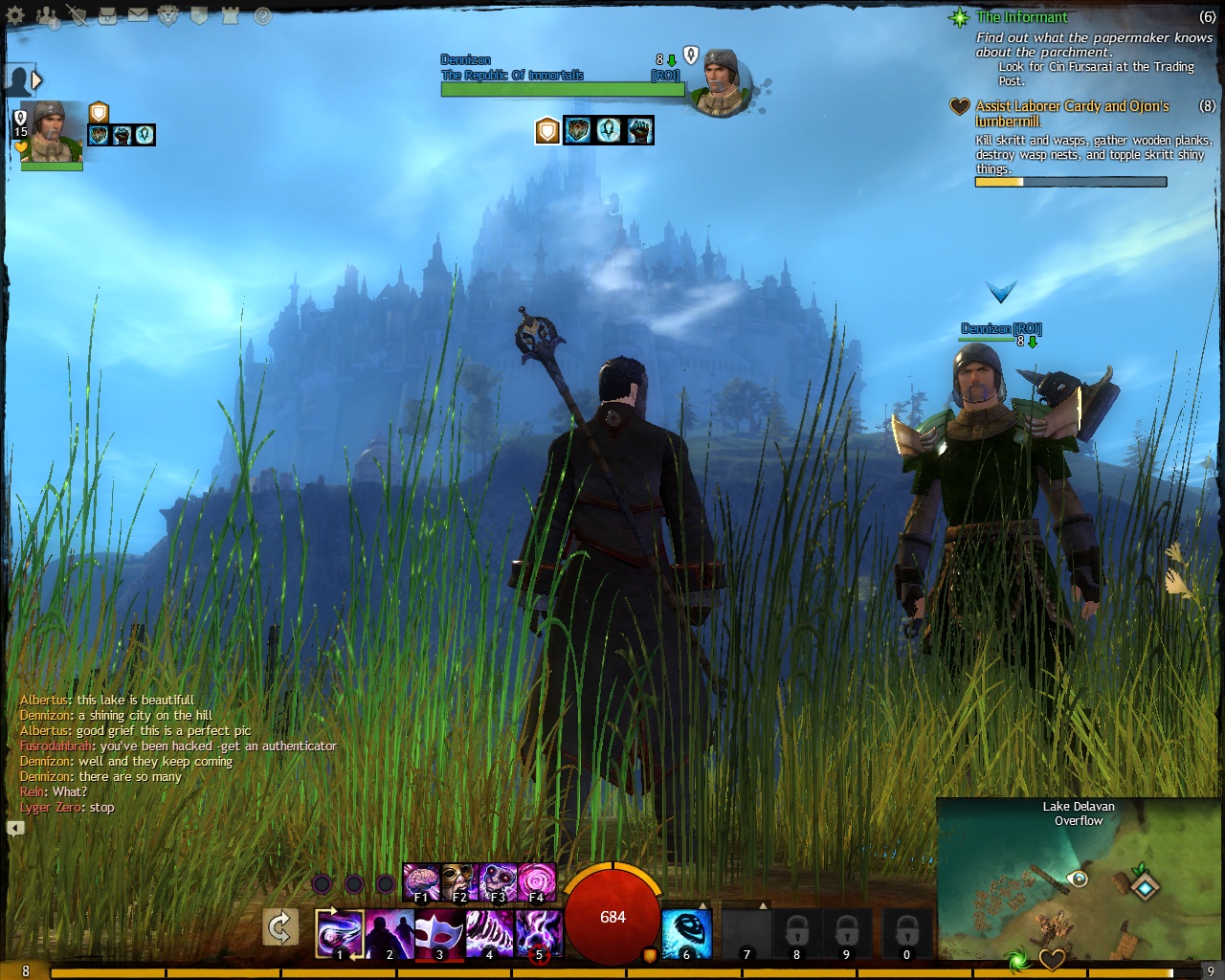Image resolution: width=1225 pixels, height=980 pixels.
Task: Open the hero panel sword-and-shield icon
Action: (x=77, y=15)
